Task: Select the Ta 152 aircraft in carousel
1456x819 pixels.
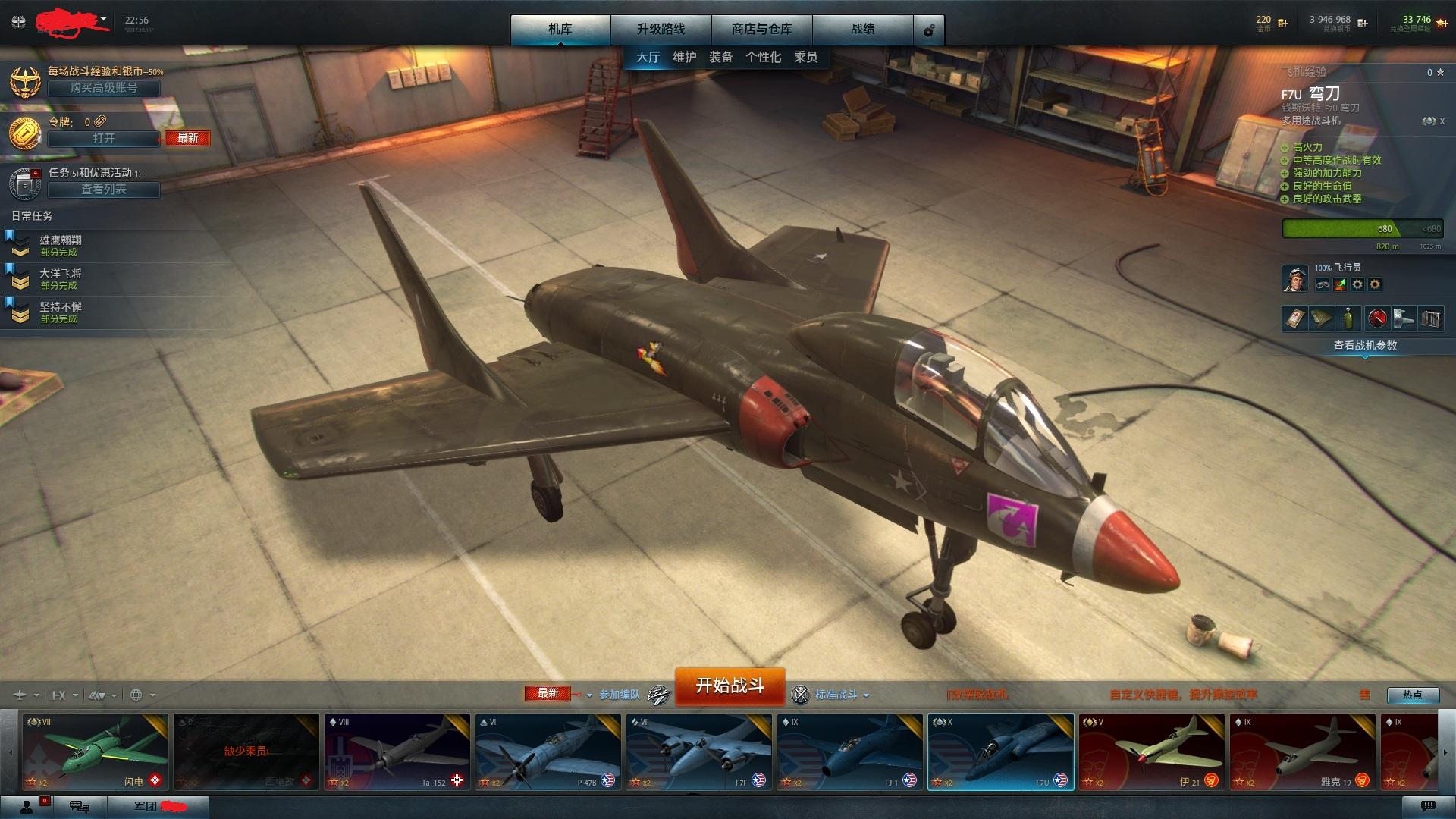Action: (x=397, y=752)
